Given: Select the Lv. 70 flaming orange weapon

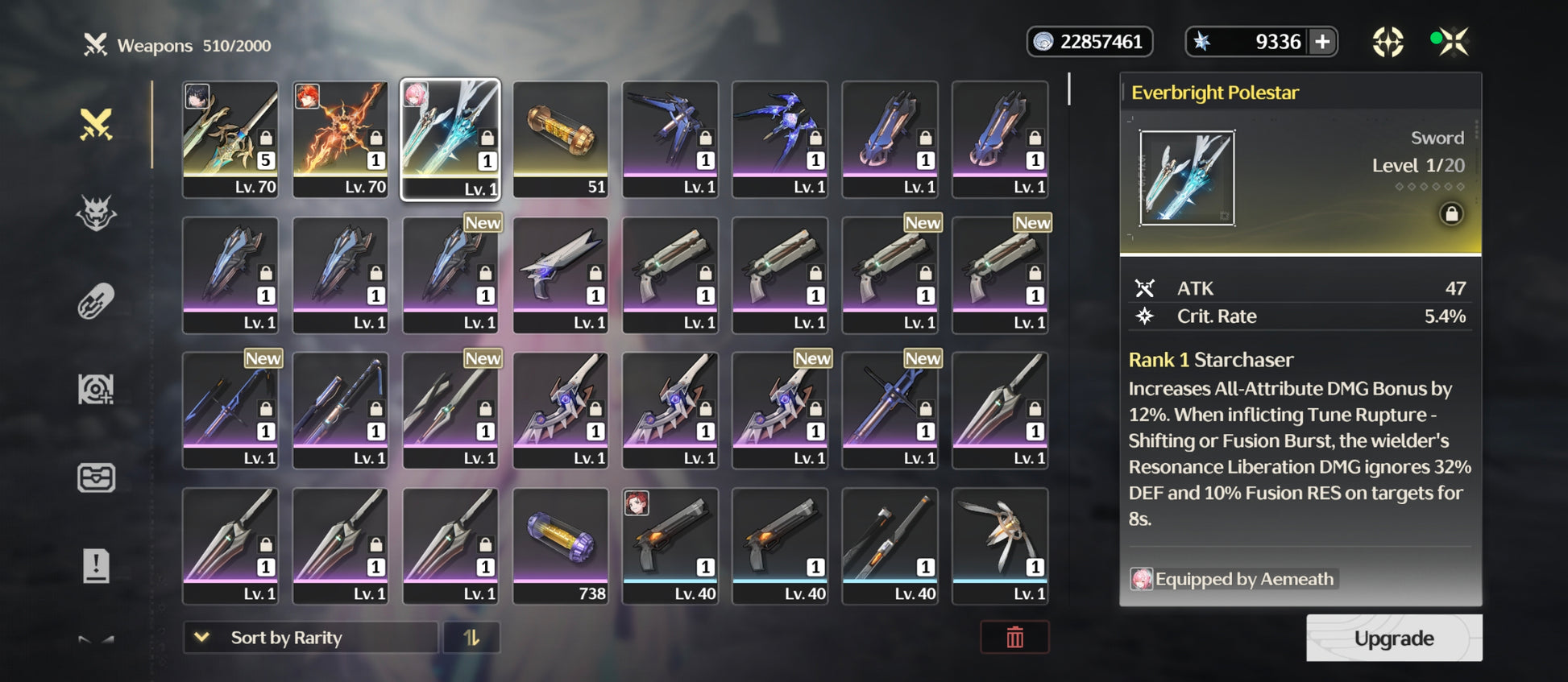Looking at the screenshot, I should tap(340, 138).
